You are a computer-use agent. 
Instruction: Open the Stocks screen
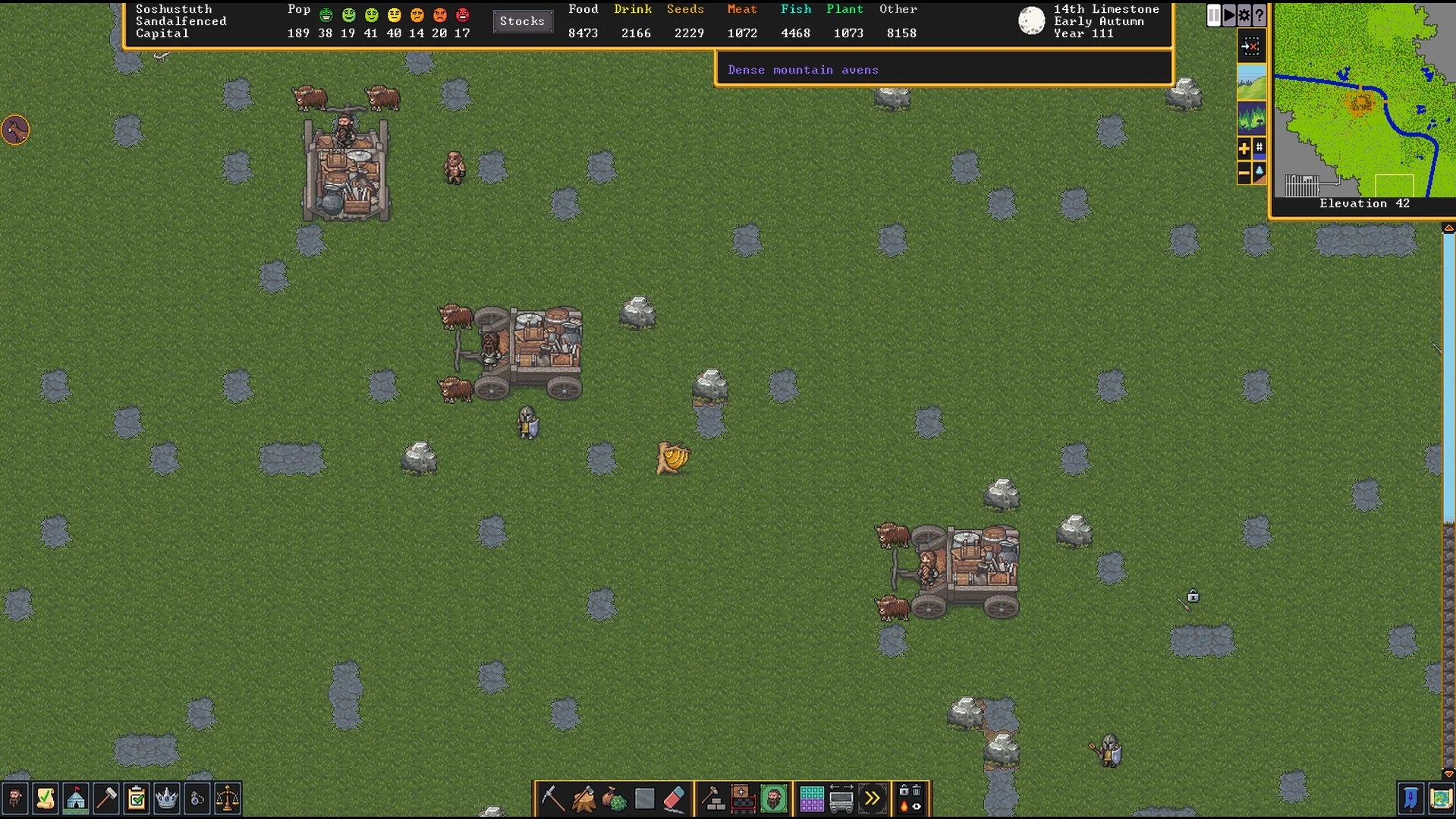point(522,21)
